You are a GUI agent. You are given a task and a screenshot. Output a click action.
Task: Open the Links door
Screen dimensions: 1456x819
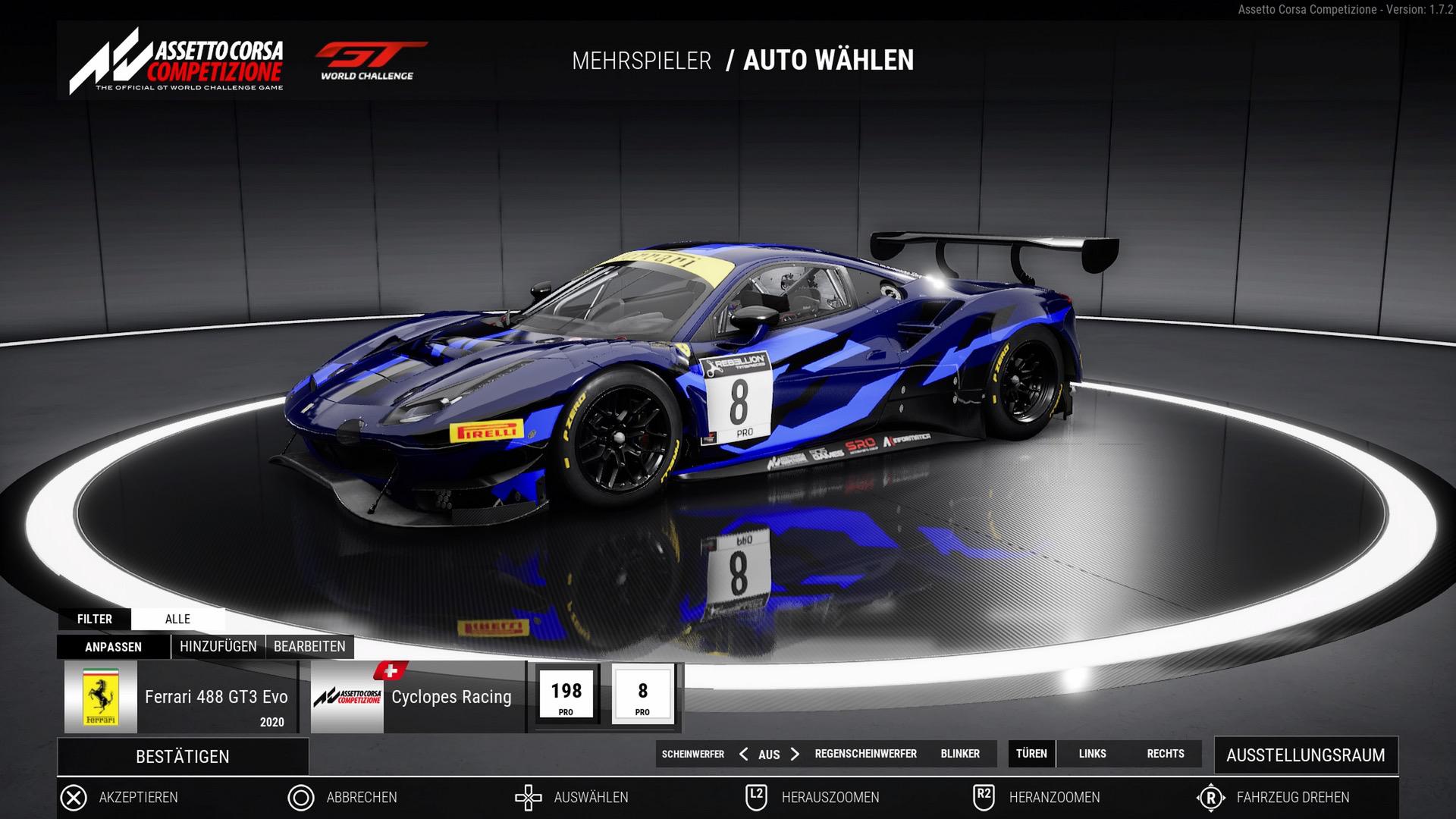[1092, 754]
